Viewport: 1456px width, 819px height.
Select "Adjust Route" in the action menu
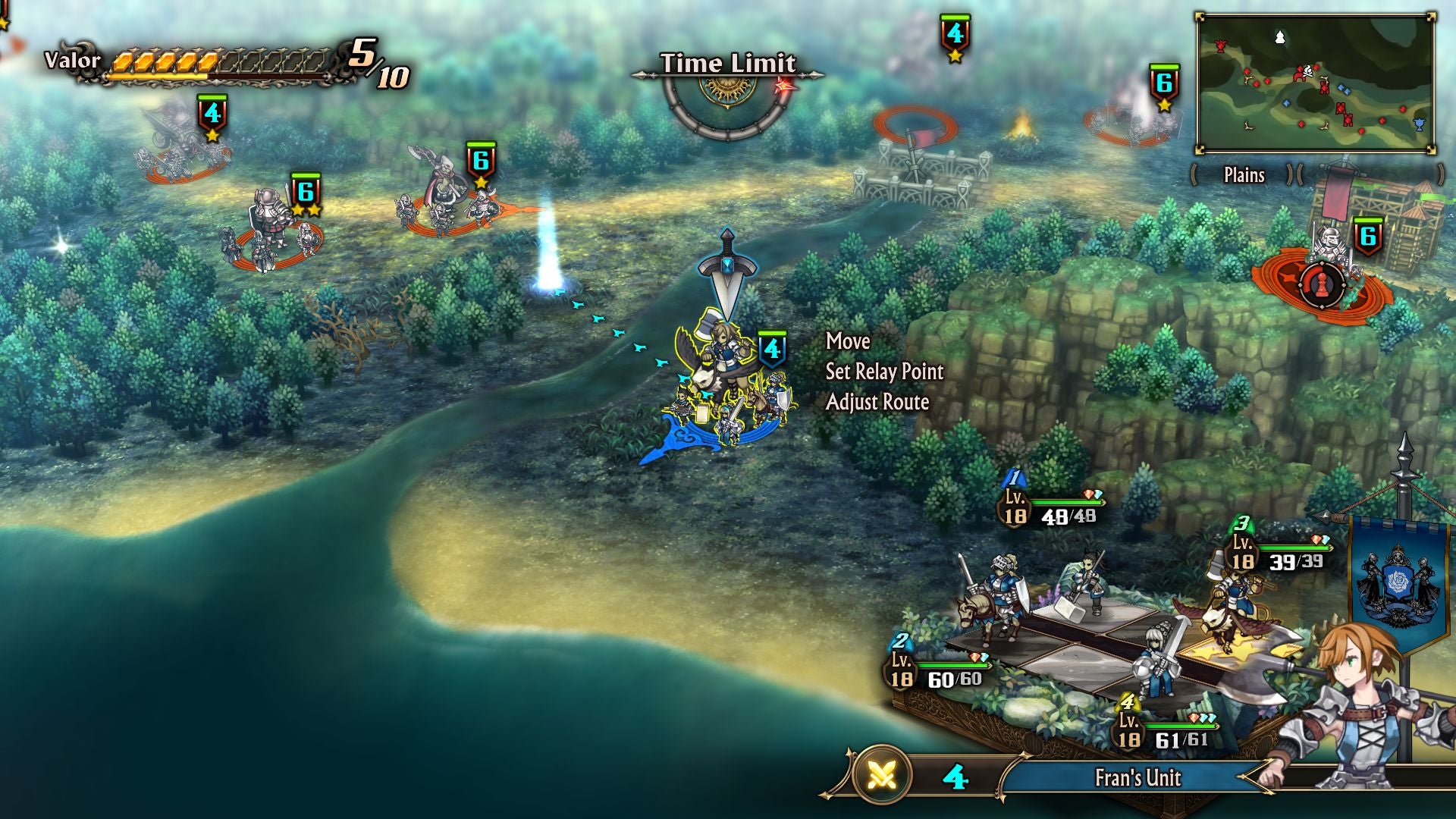coord(878,403)
